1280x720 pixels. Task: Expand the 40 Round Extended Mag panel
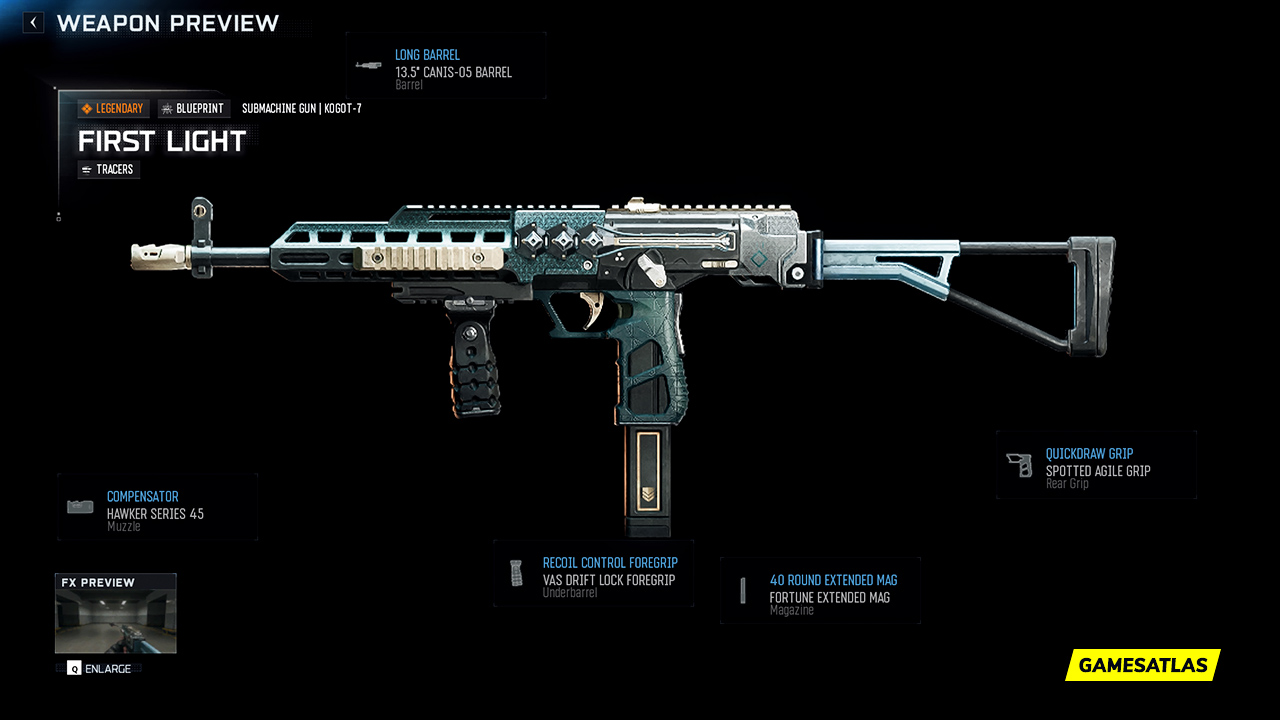click(x=820, y=590)
